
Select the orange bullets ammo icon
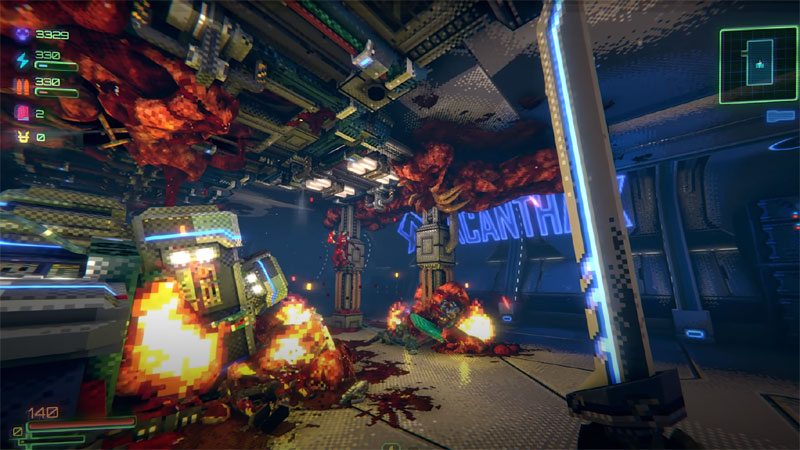click(18, 86)
